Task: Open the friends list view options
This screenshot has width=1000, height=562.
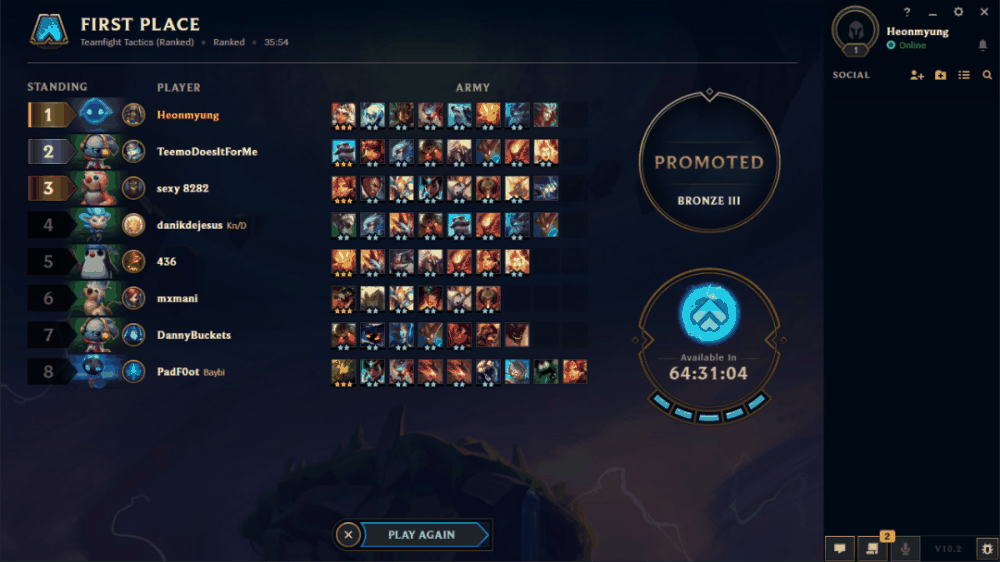Action: pyautogui.click(x=964, y=75)
